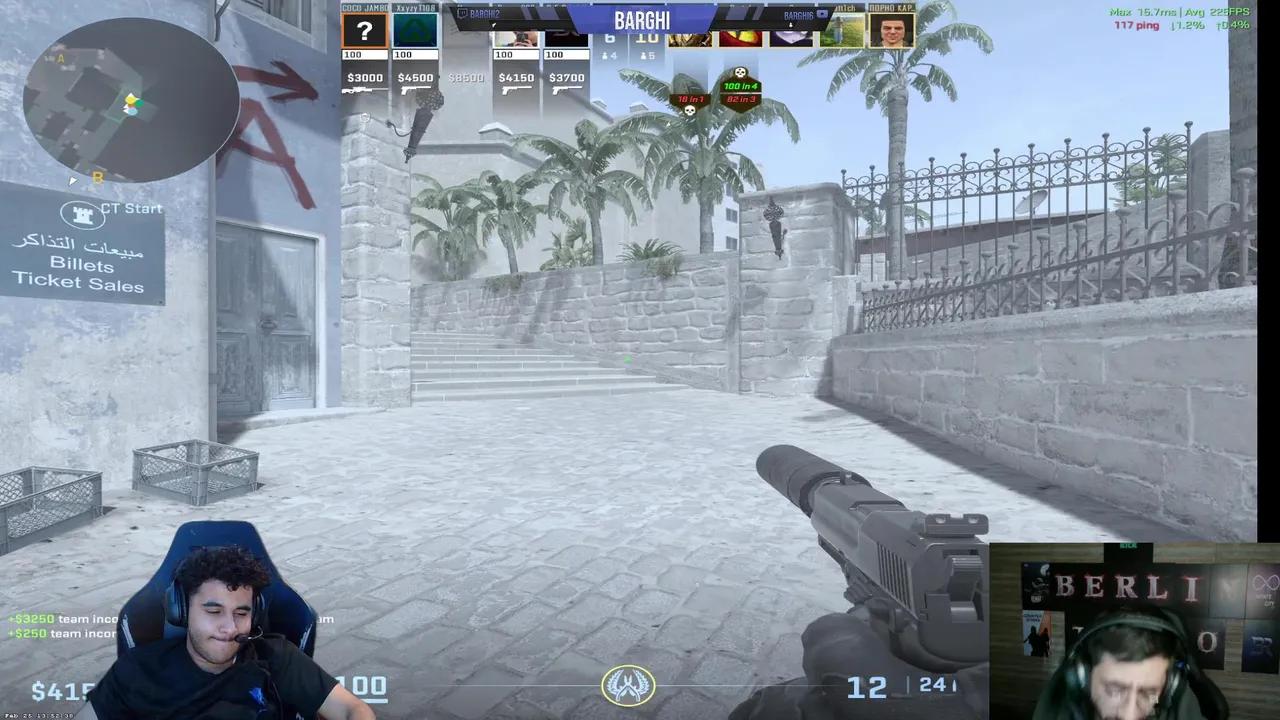
Task: Click the Twitch icon beside BARGHI6
Action: tap(822, 14)
